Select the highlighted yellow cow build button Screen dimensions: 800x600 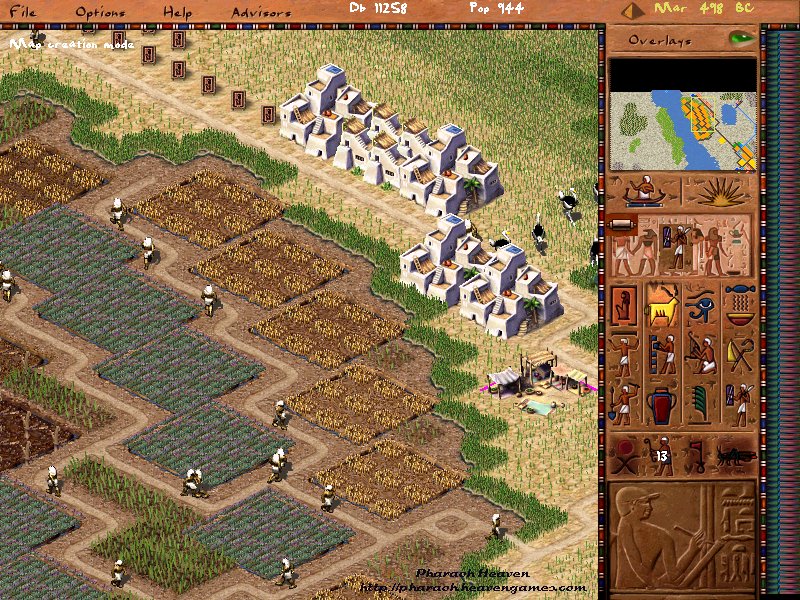click(662, 306)
